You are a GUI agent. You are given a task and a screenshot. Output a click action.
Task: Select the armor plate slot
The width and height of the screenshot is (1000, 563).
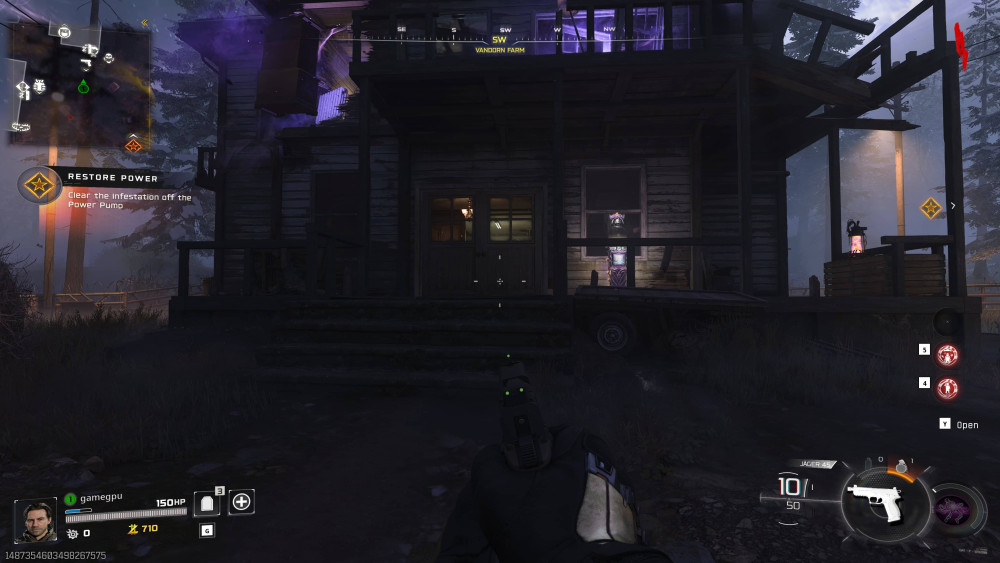pyautogui.click(x=205, y=503)
